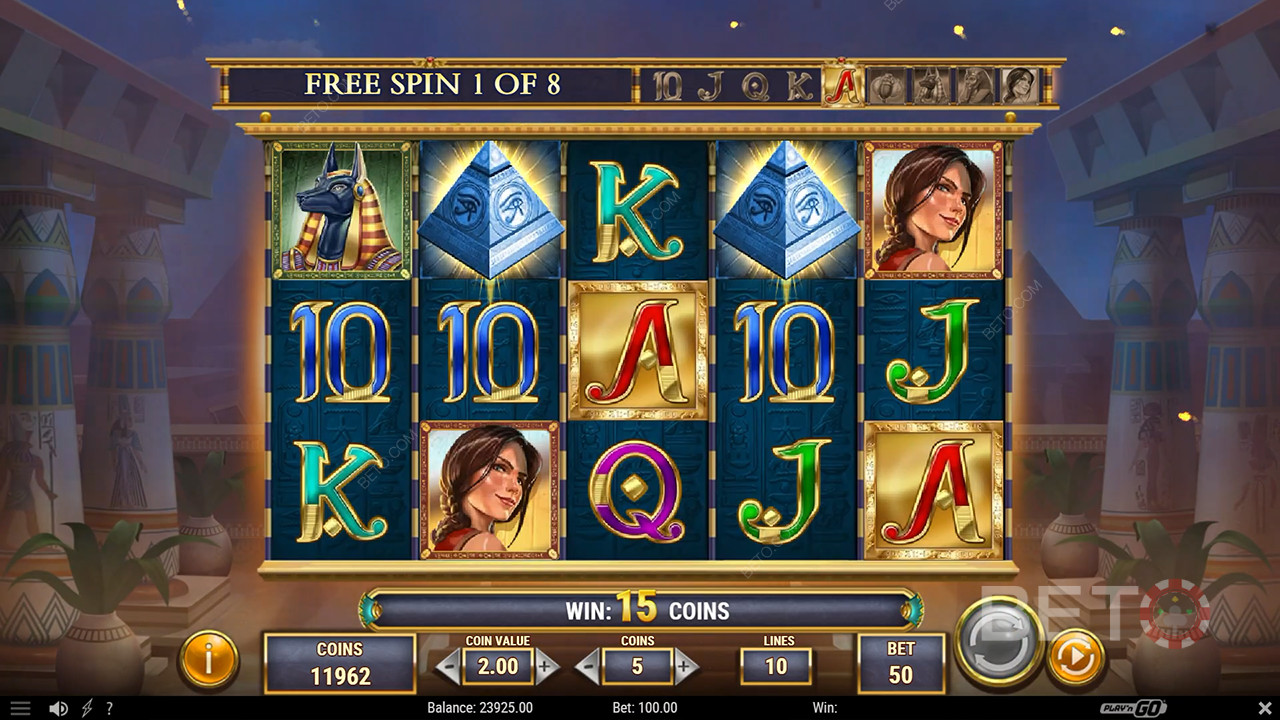Open the paytable info button
1280x720 pixels.
208,659
